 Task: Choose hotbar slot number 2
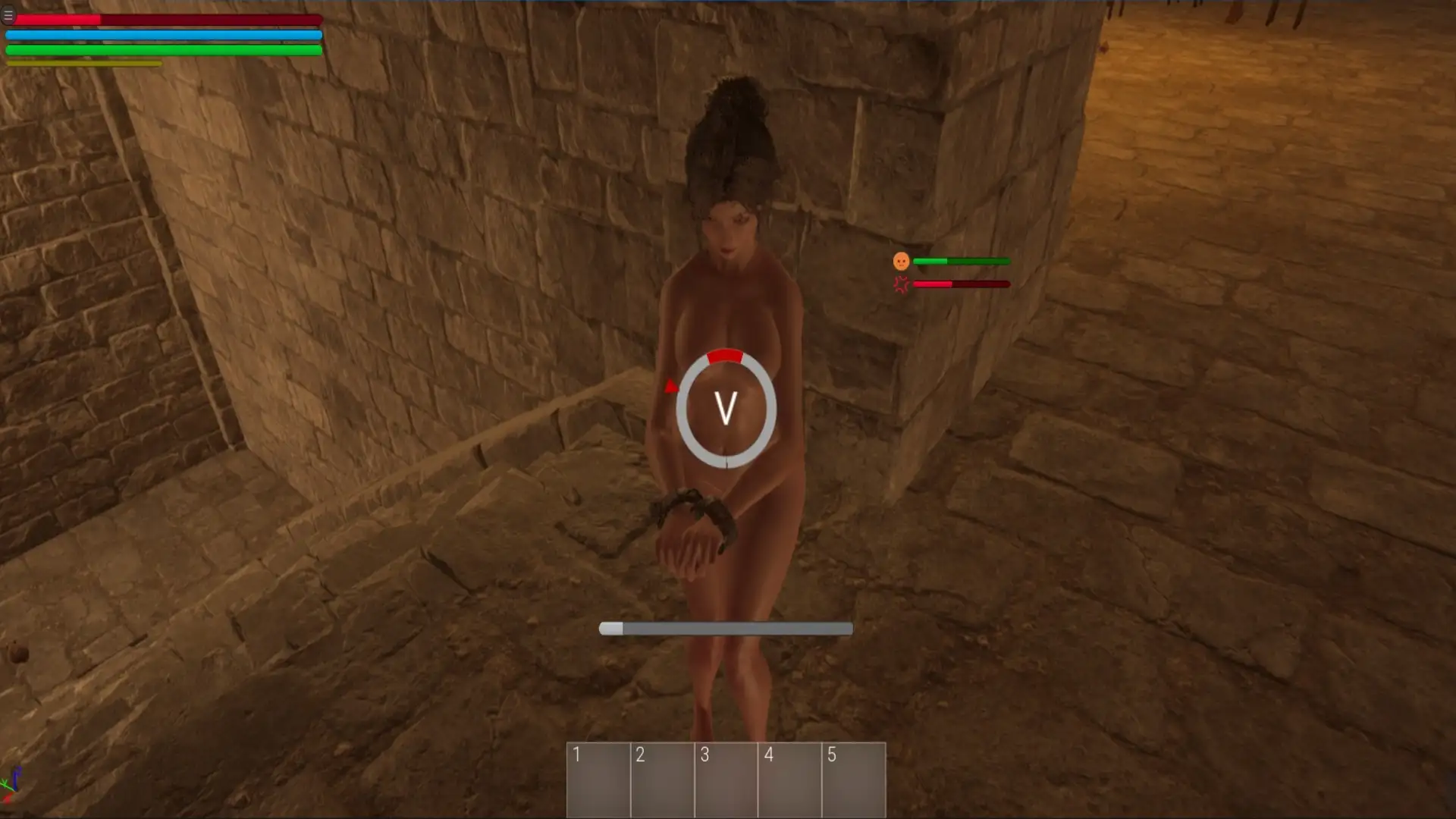pyautogui.click(x=662, y=779)
